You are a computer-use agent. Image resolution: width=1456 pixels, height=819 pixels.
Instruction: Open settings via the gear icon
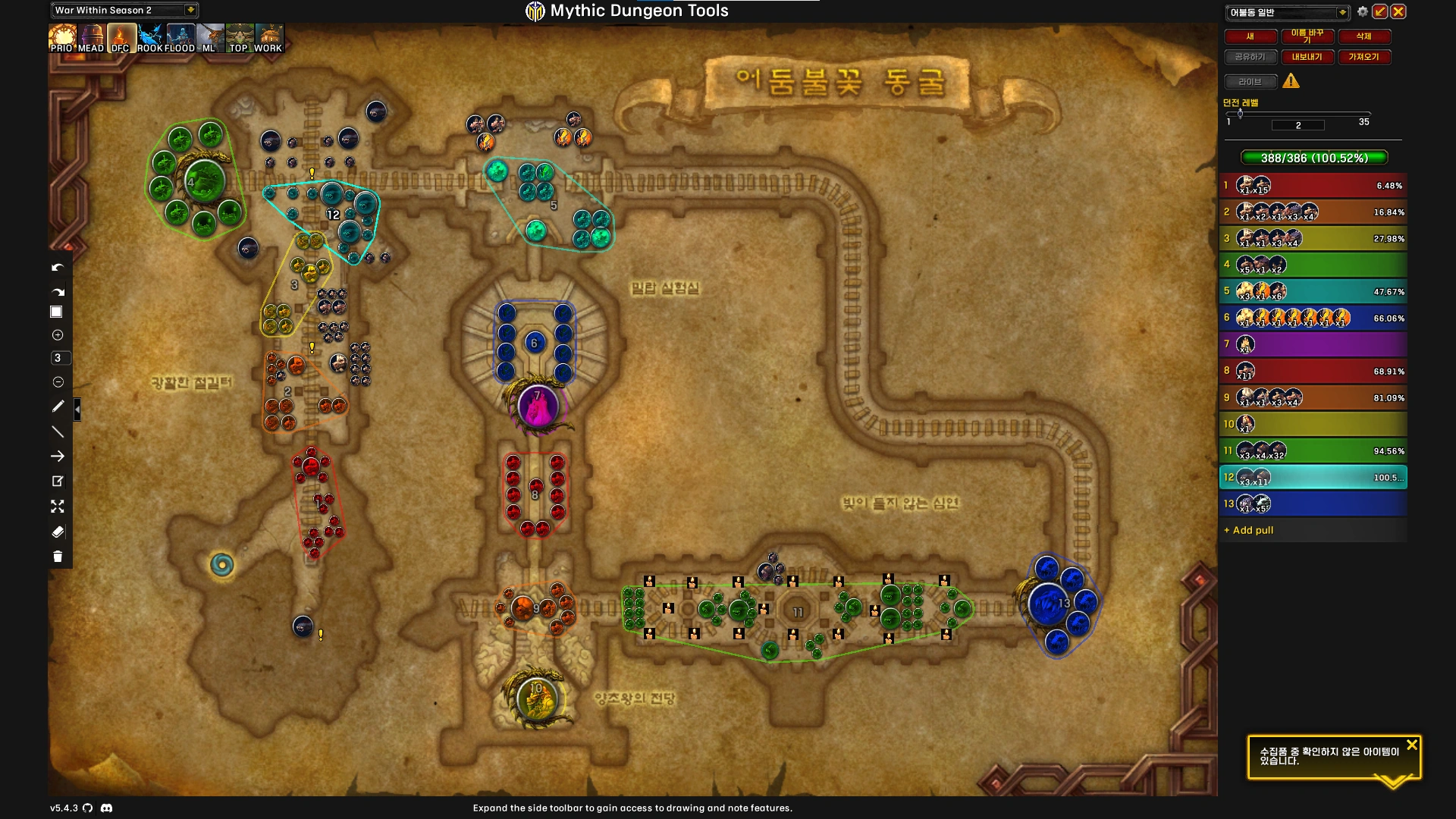pyautogui.click(x=1363, y=11)
